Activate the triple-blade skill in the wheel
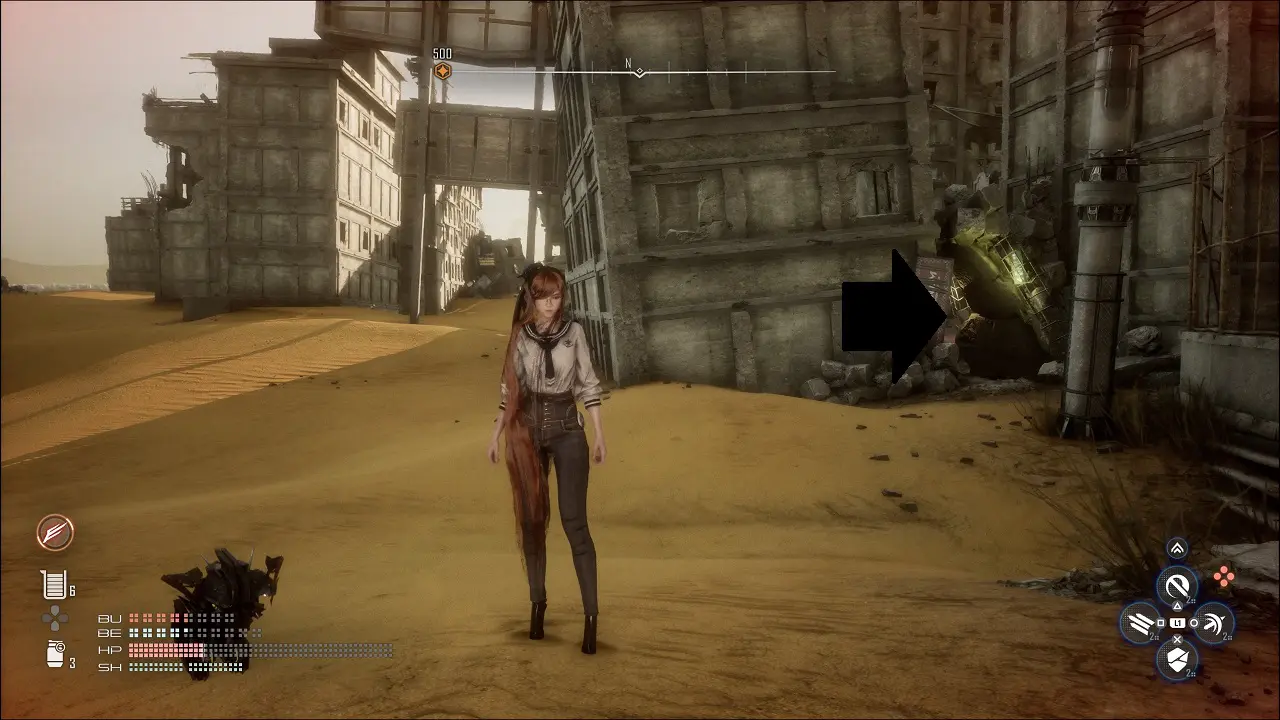1280x720 pixels. 1140,623
